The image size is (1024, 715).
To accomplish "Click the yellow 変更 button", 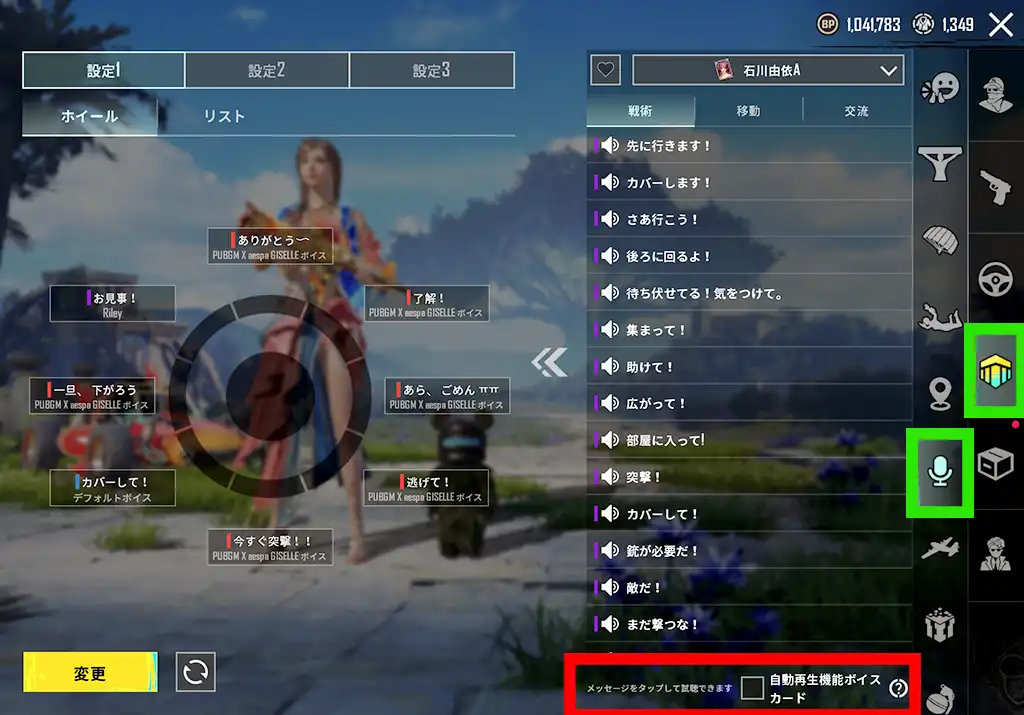I will pyautogui.click(x=90, y=673).
